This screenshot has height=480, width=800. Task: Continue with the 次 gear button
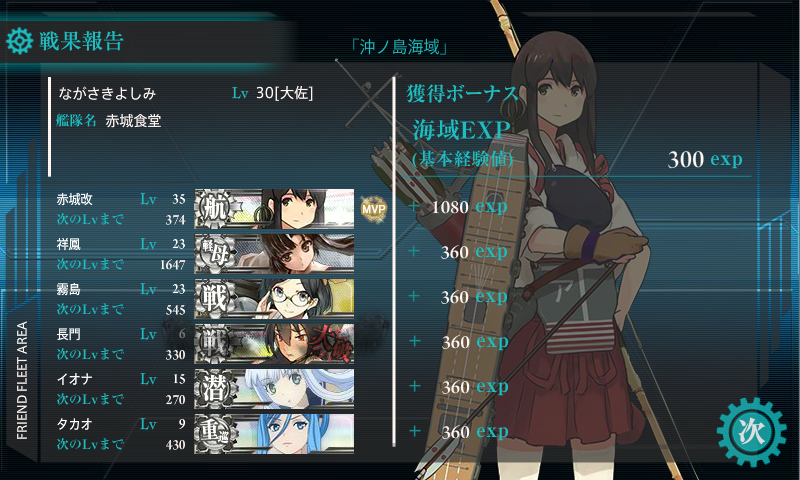(x=750, y=430)
